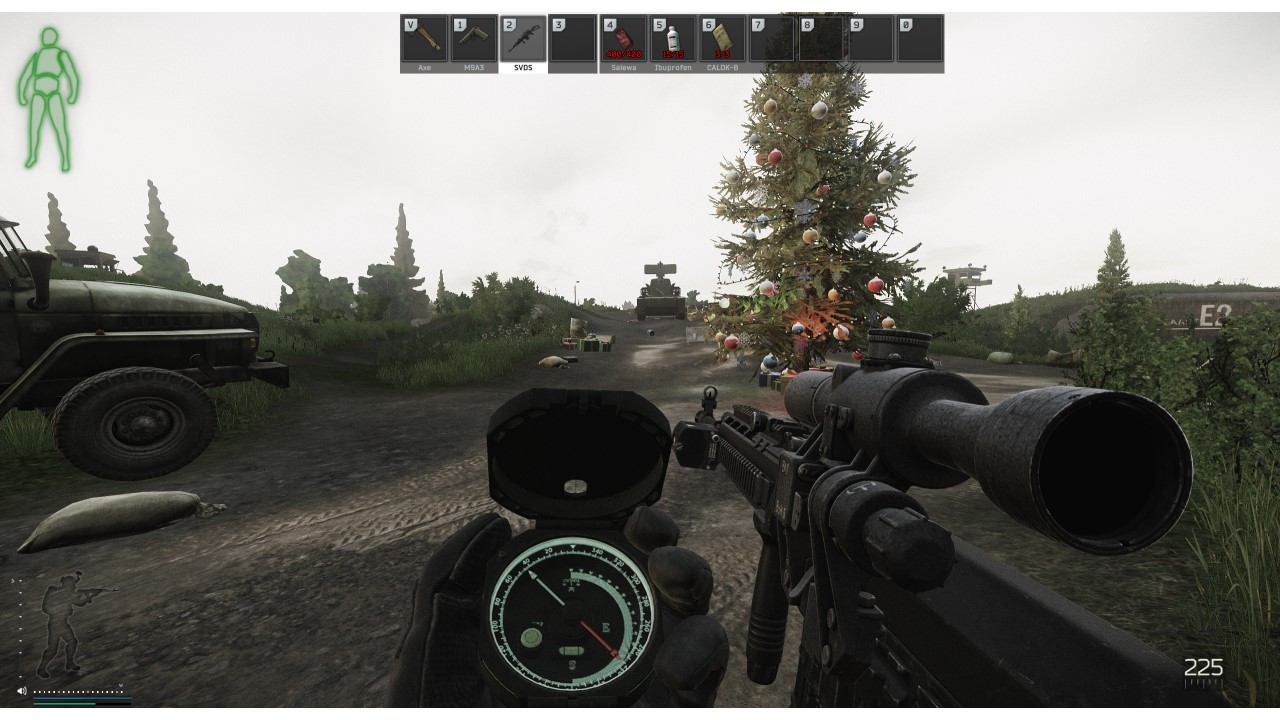
Task: Apply the CALOK-B hemostatic from slot 6
Action: (722, 38)
